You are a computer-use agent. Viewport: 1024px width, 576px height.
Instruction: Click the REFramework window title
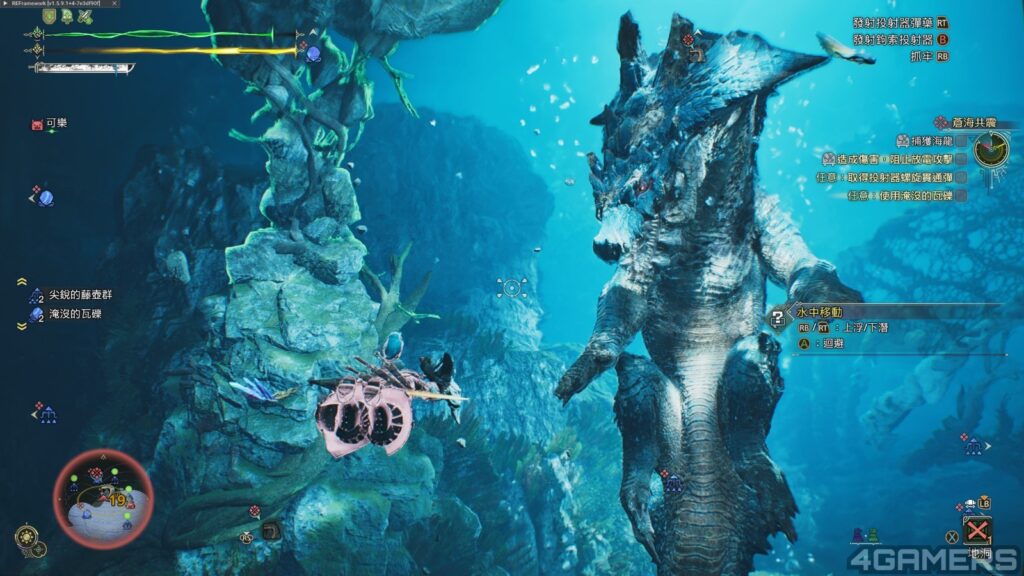pyautogui.click(x=58, y=5)
